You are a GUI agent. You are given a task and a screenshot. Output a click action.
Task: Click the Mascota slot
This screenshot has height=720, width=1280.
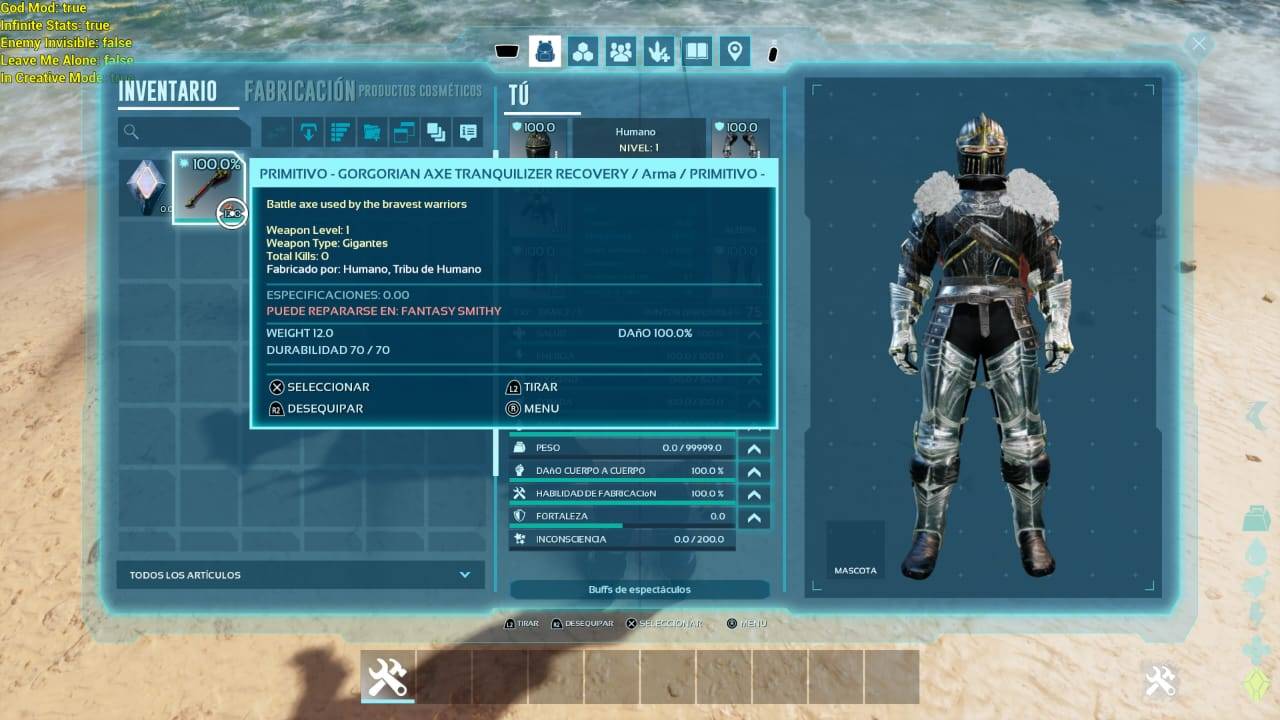pos(855,550)
